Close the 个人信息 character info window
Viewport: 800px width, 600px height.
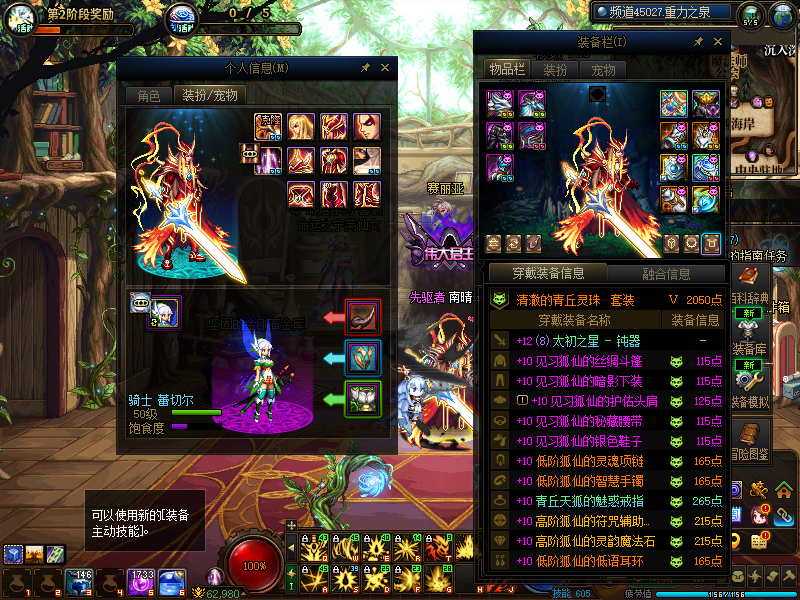tap(386, 68)
